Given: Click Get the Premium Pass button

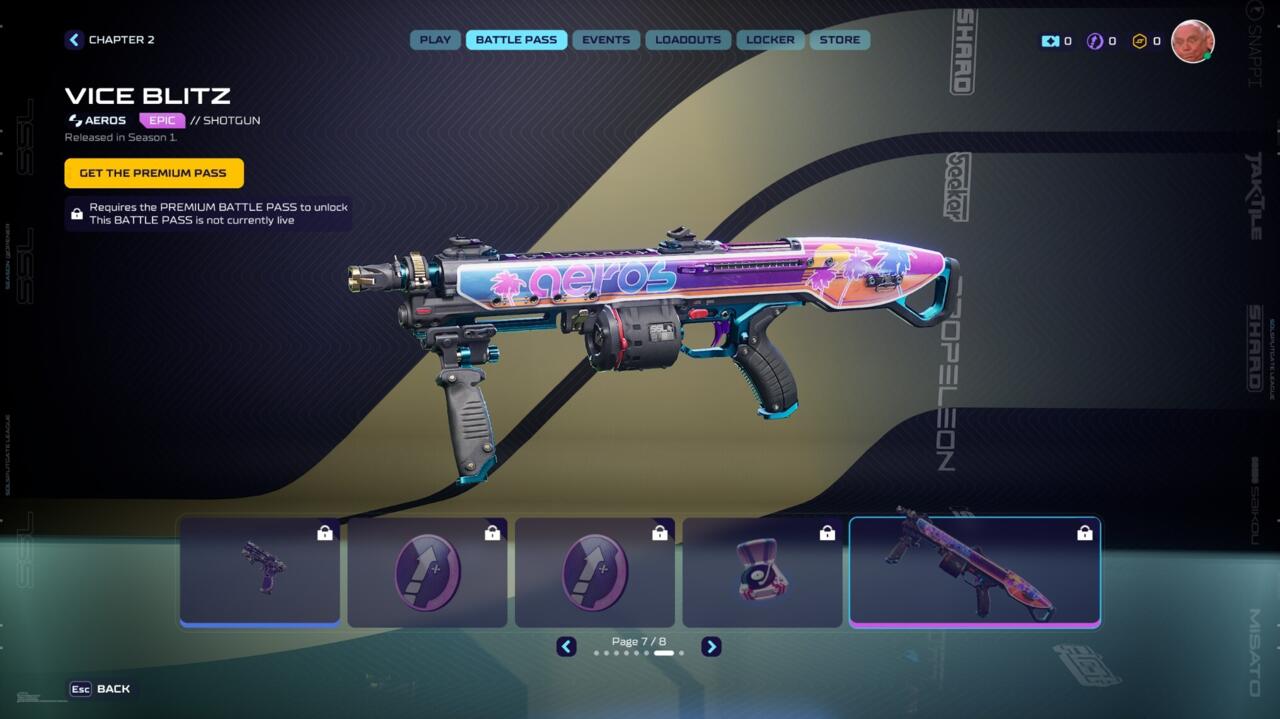Looking at the screenshot, I should point(153,173).
